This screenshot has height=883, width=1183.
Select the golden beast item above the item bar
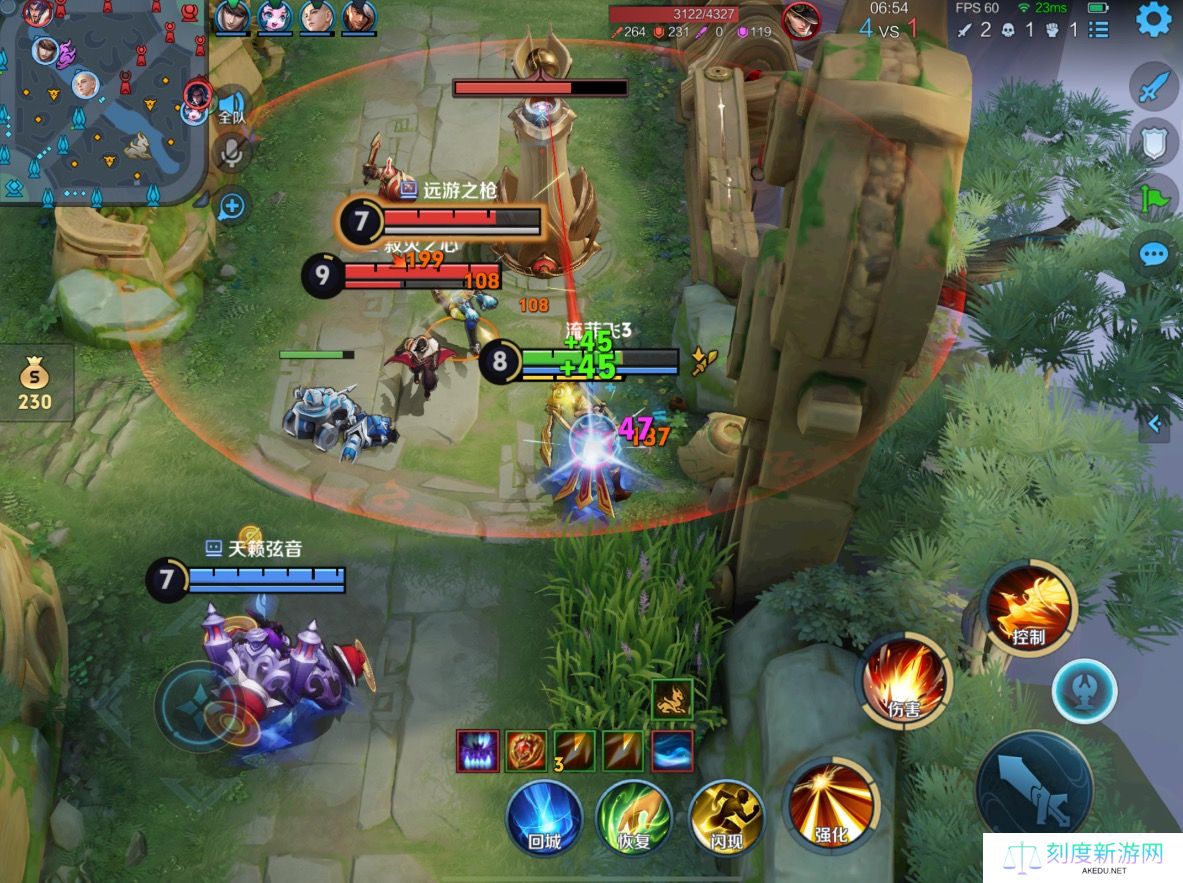pyautogui.click(x=672, y=699)
